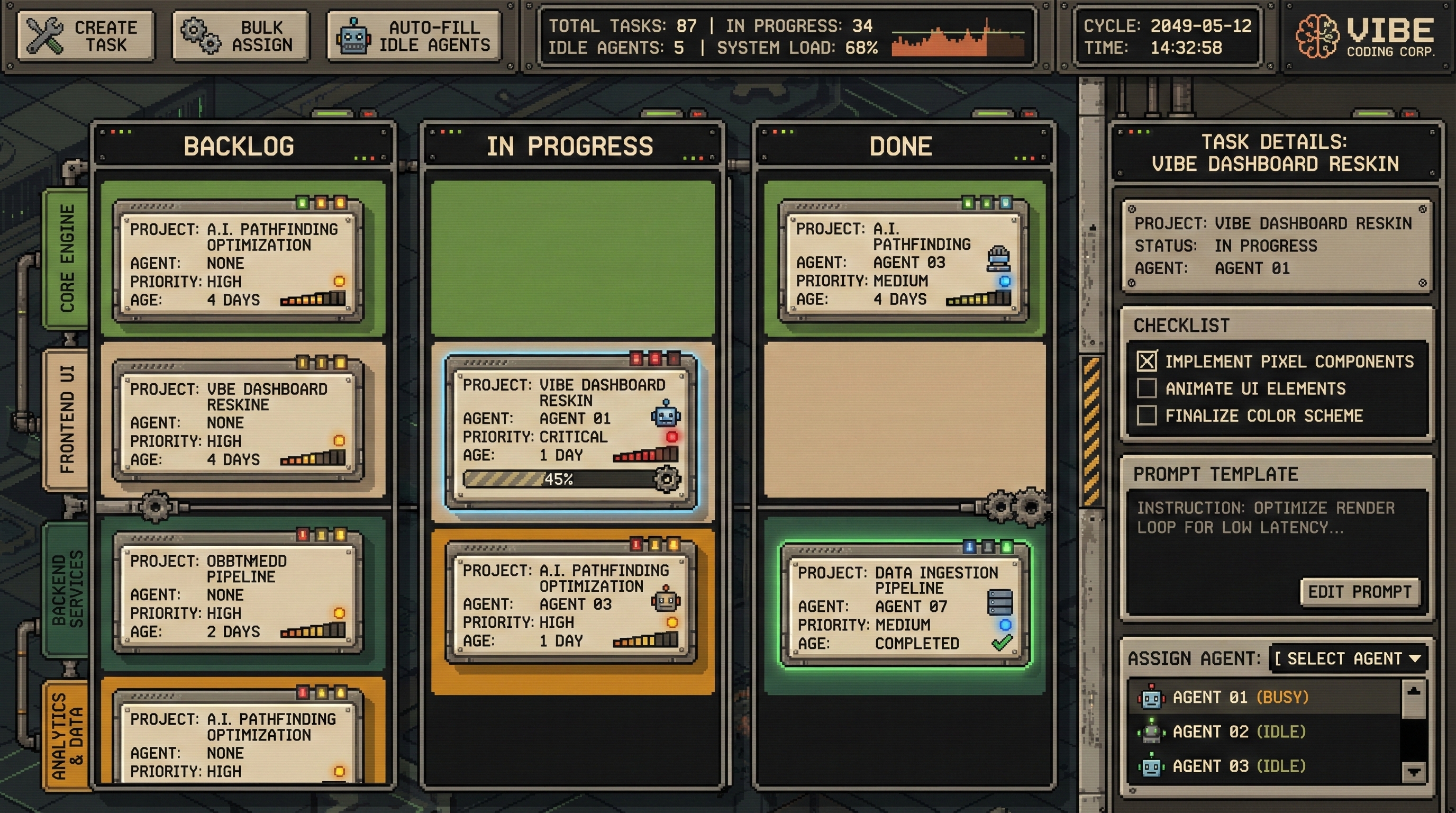This screenshot has width=1456, height=813.
Task: Click the agent list scroll-down arrow
Action: [x=1414, y=772]
